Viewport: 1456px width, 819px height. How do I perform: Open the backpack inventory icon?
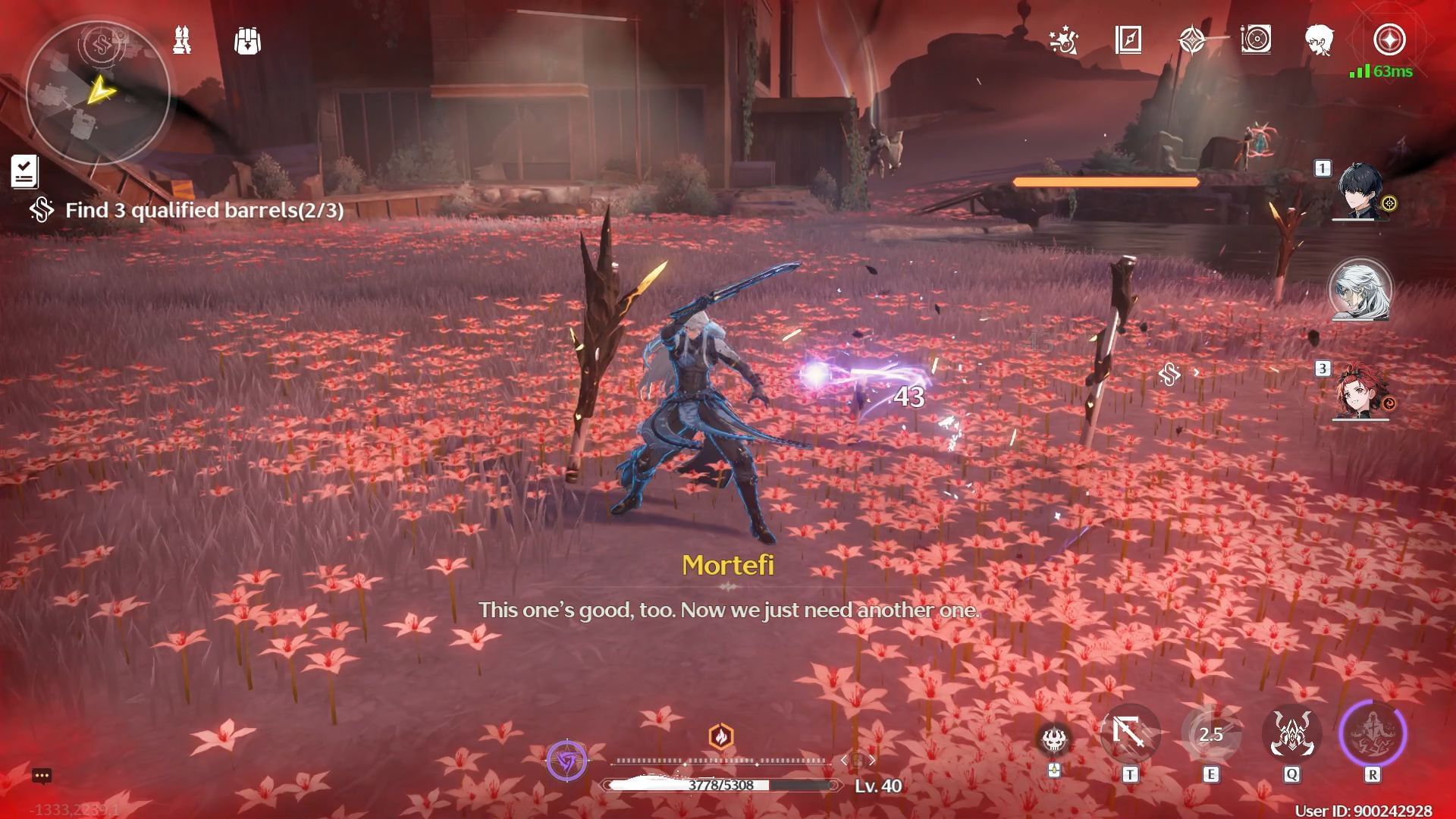tap(247, 41)
